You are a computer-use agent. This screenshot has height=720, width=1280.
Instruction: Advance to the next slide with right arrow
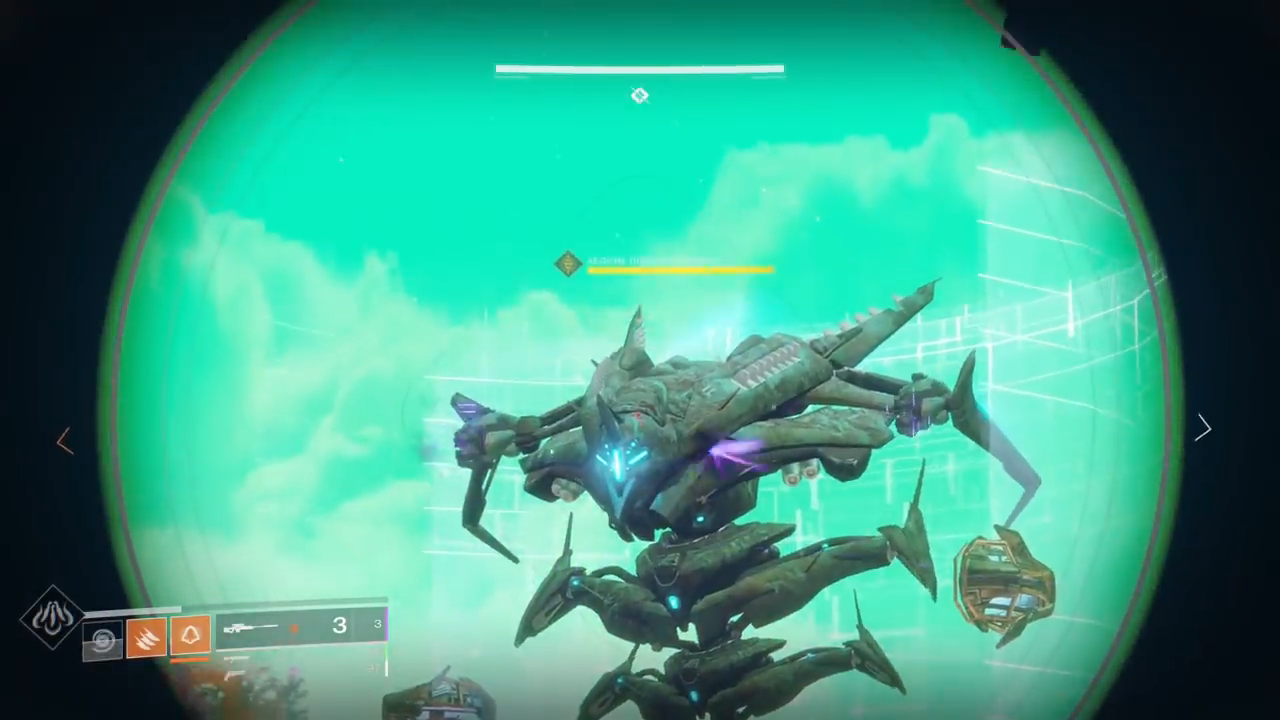point(1203,428)
